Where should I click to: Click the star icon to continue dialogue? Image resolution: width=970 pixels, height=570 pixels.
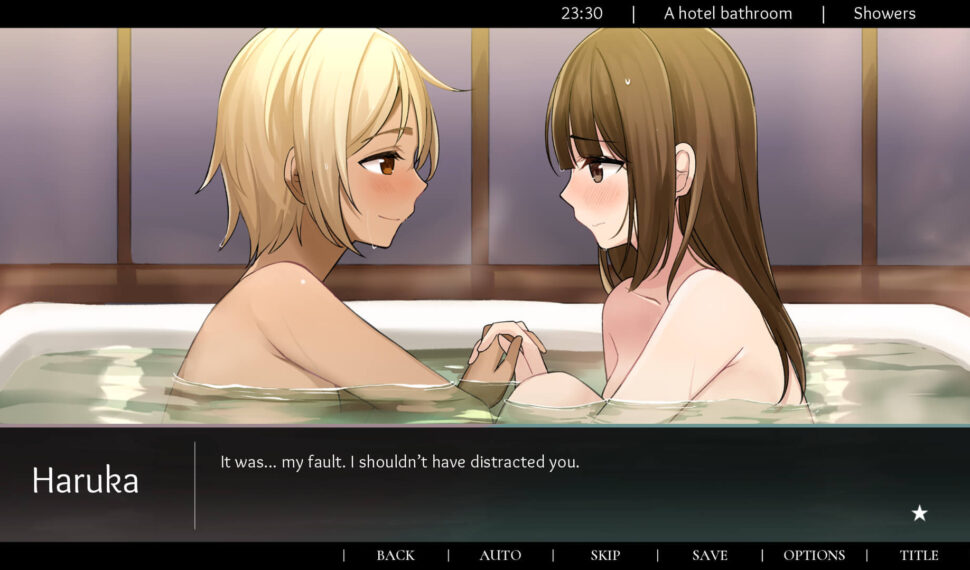click(919, 513)
